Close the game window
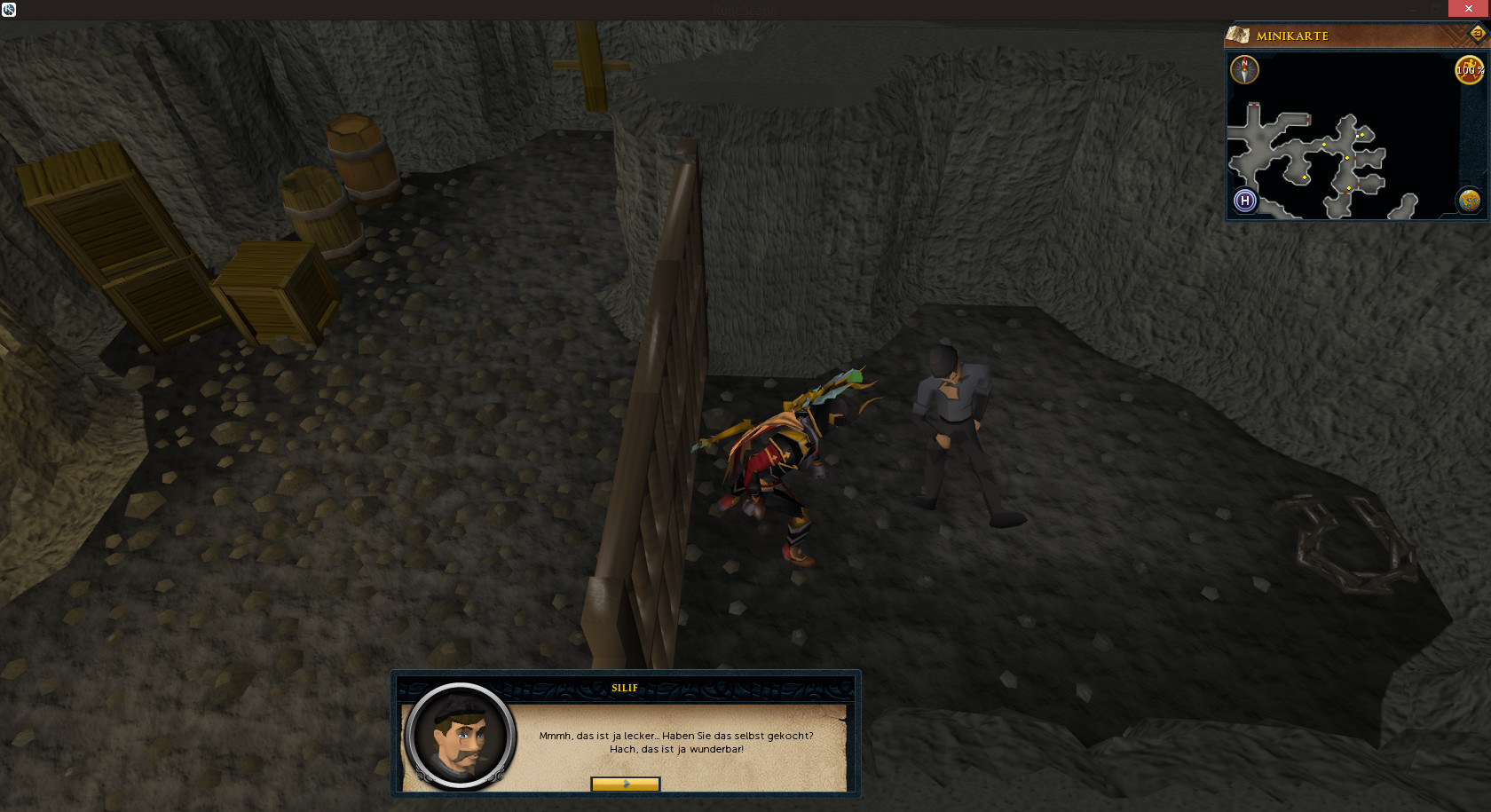The height and width of the screenshot is (812, 1491). pos(1469,9)
